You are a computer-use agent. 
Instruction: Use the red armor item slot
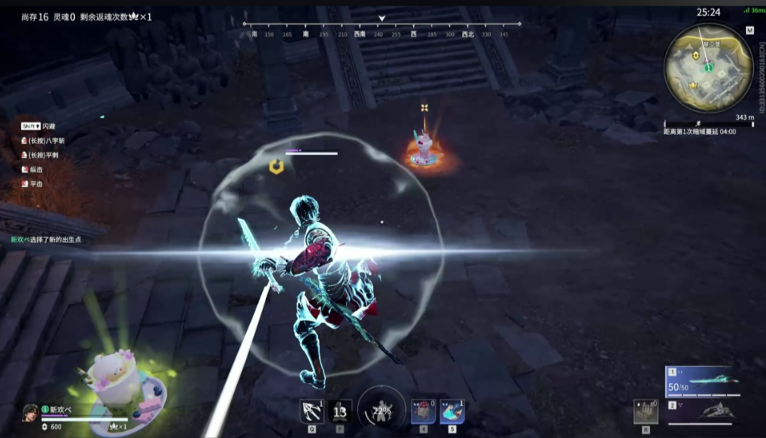pyautogui.click(x=422, y=411)
